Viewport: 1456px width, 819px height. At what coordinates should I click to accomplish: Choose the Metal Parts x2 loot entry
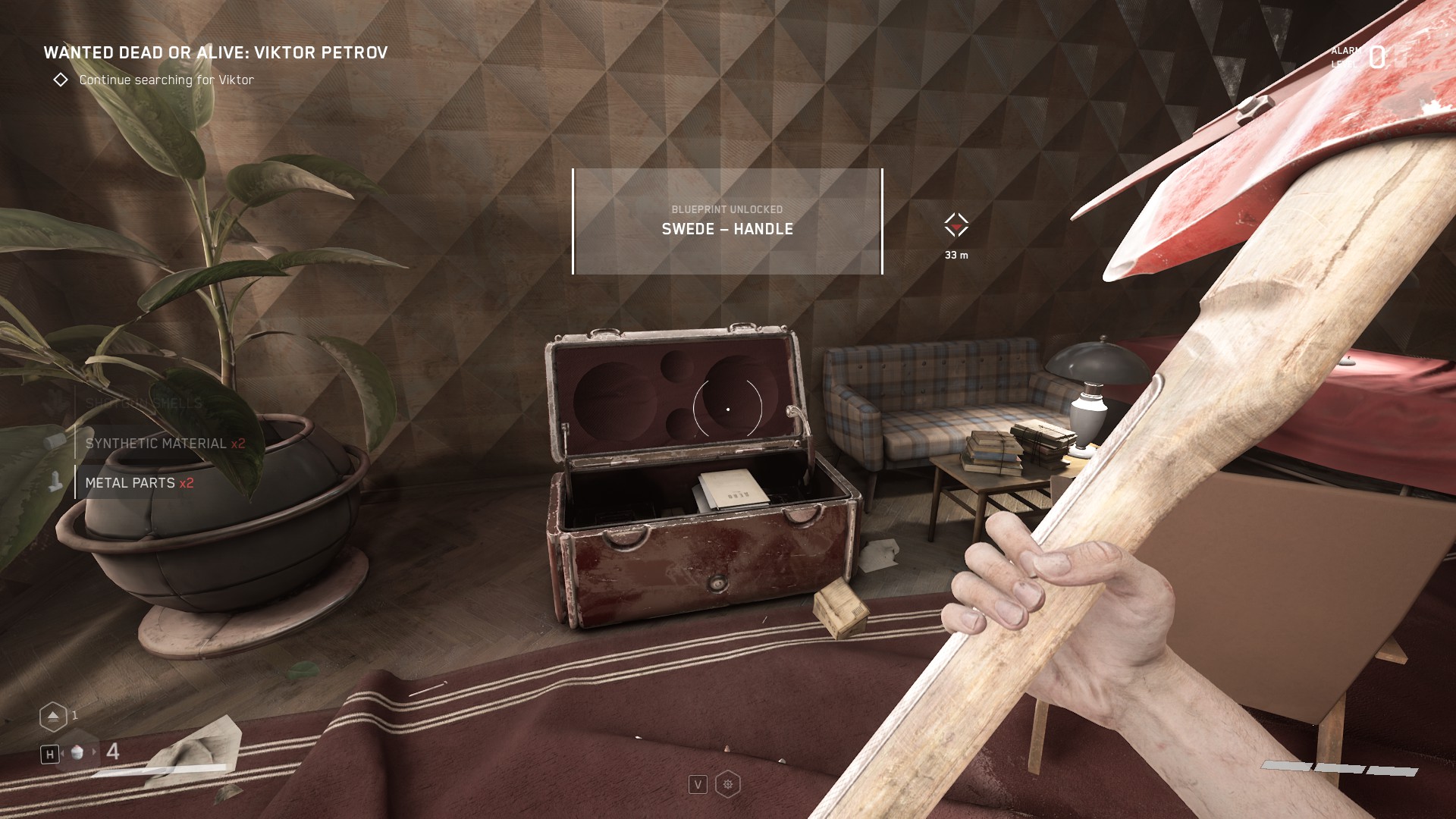coord(140,483)
